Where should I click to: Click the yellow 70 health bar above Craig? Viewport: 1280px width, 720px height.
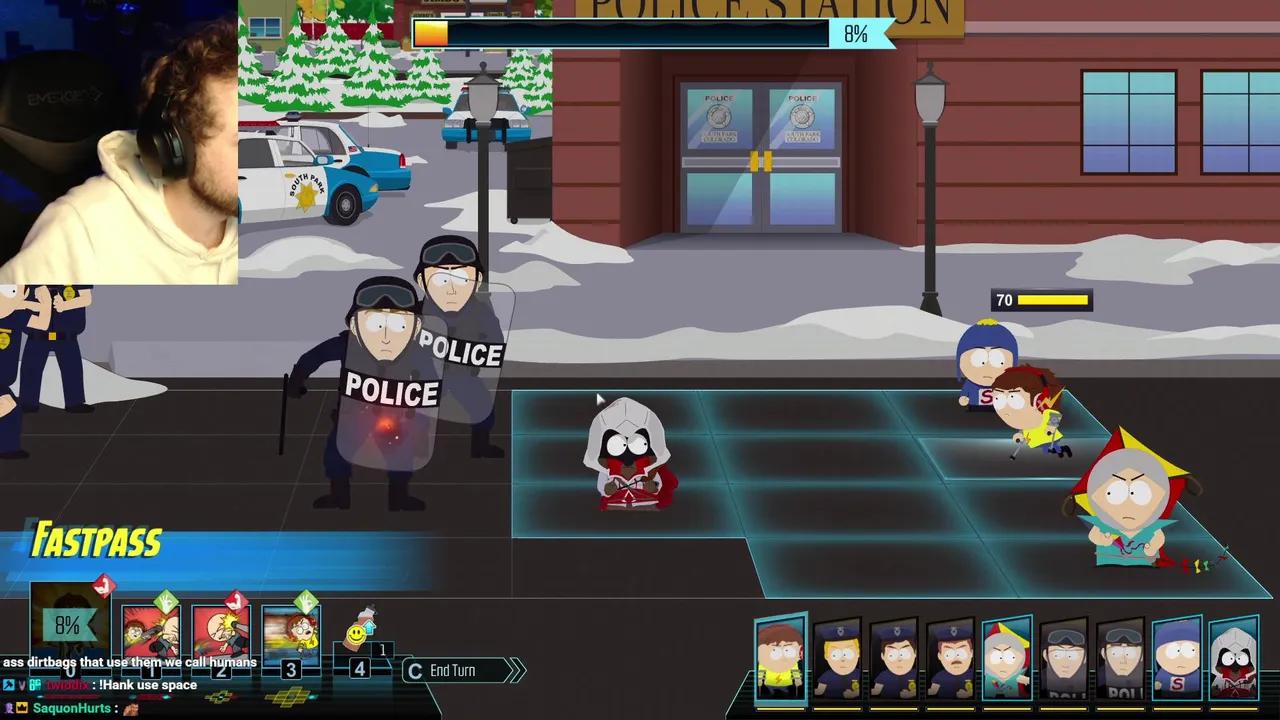coord(1042,300)
